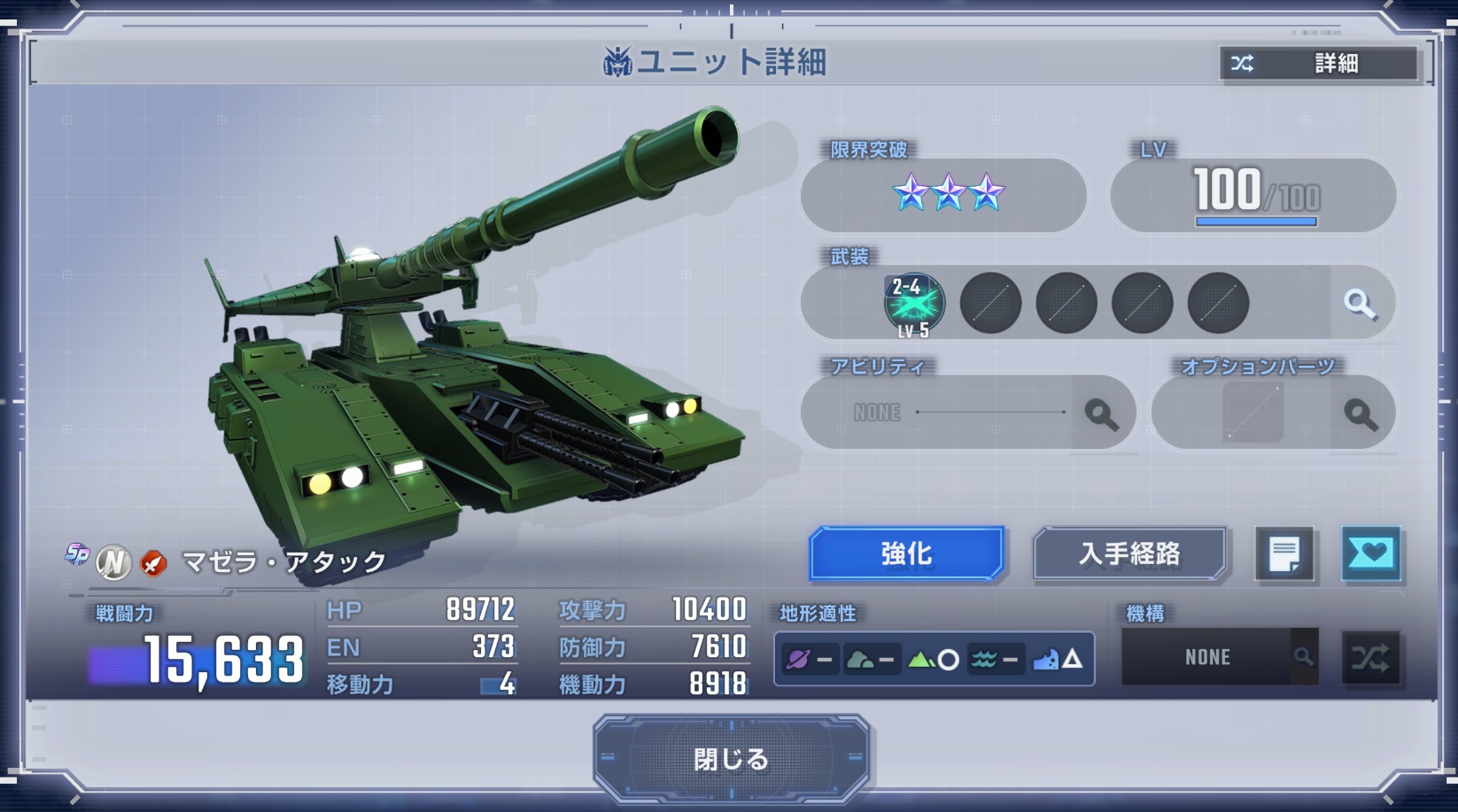Mark unit as favorite with heart button
Image resolution: width=1458 pixels, height=812 pixels.
(x=1370, y=554)
